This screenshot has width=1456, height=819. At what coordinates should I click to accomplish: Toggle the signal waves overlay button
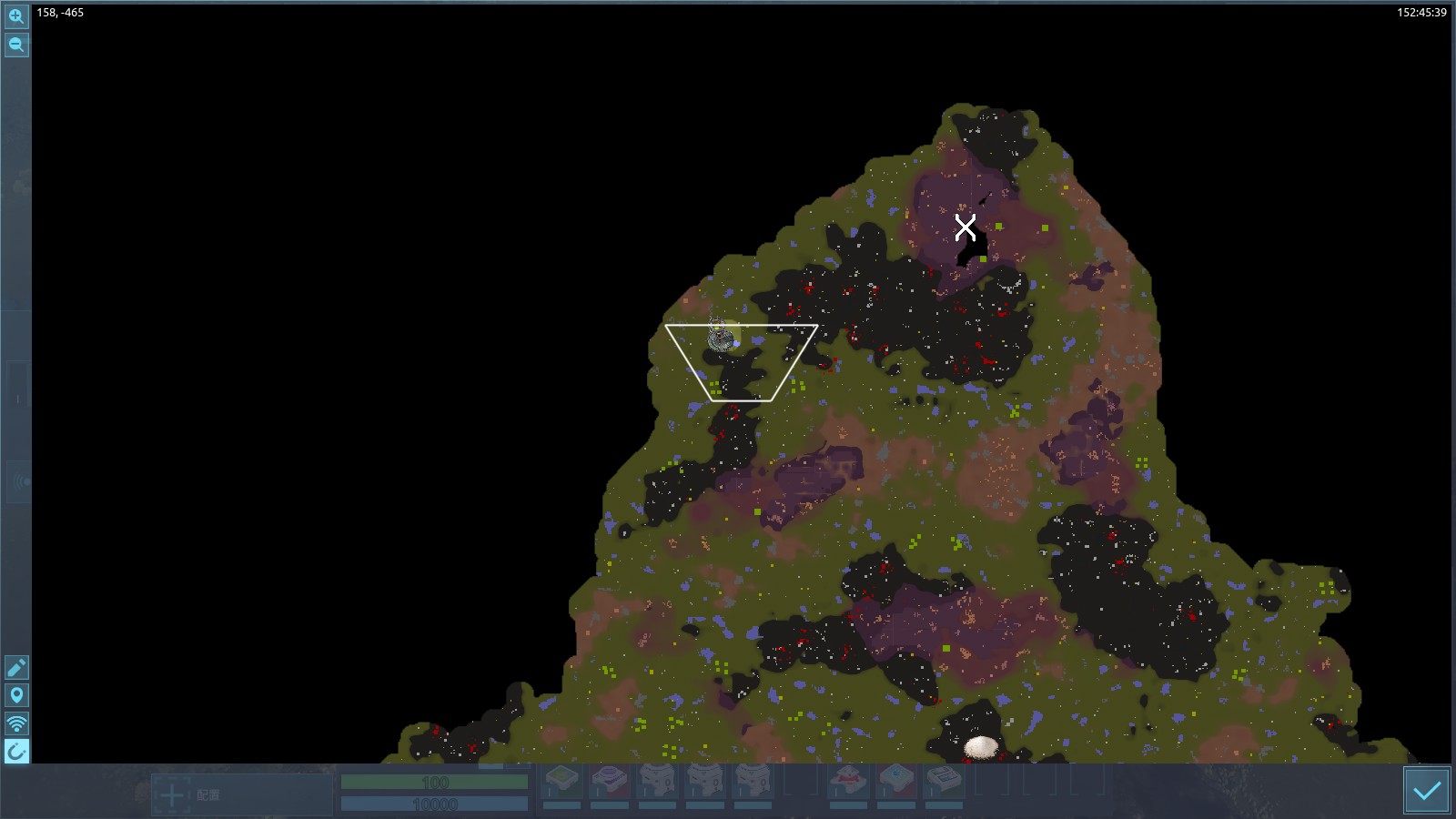16,724
